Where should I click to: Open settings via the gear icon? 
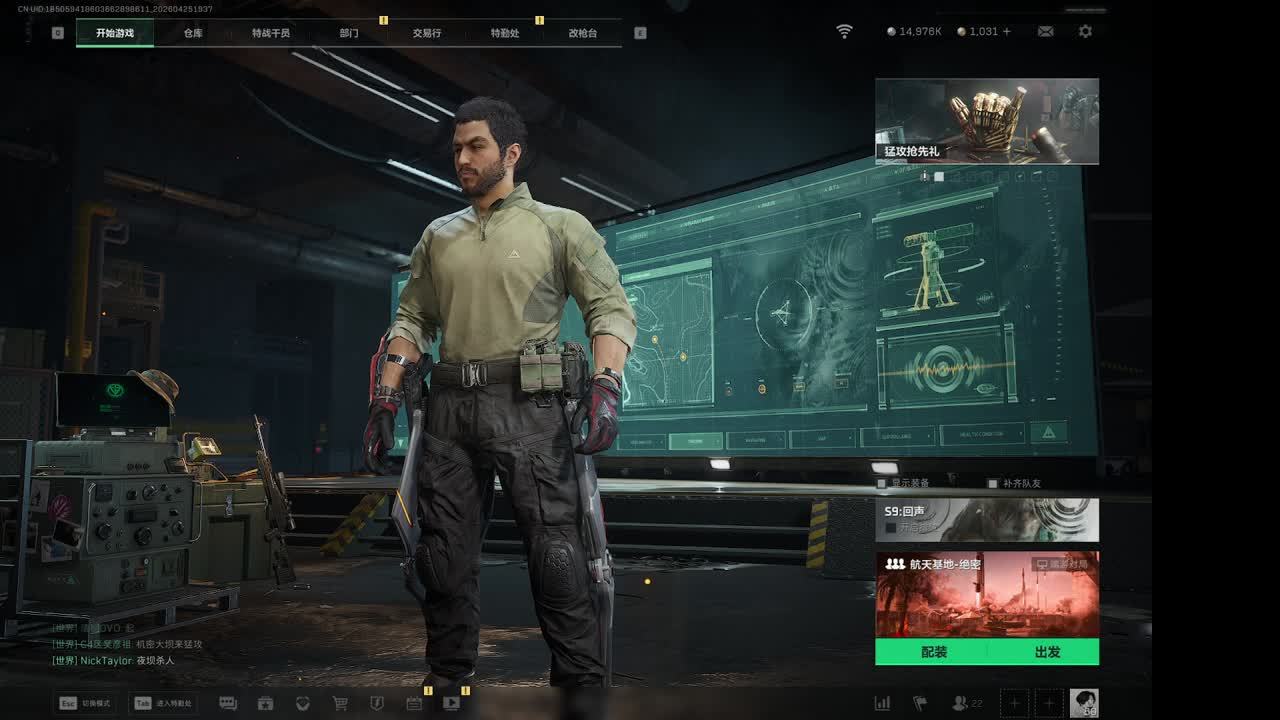pos(1085,32)
